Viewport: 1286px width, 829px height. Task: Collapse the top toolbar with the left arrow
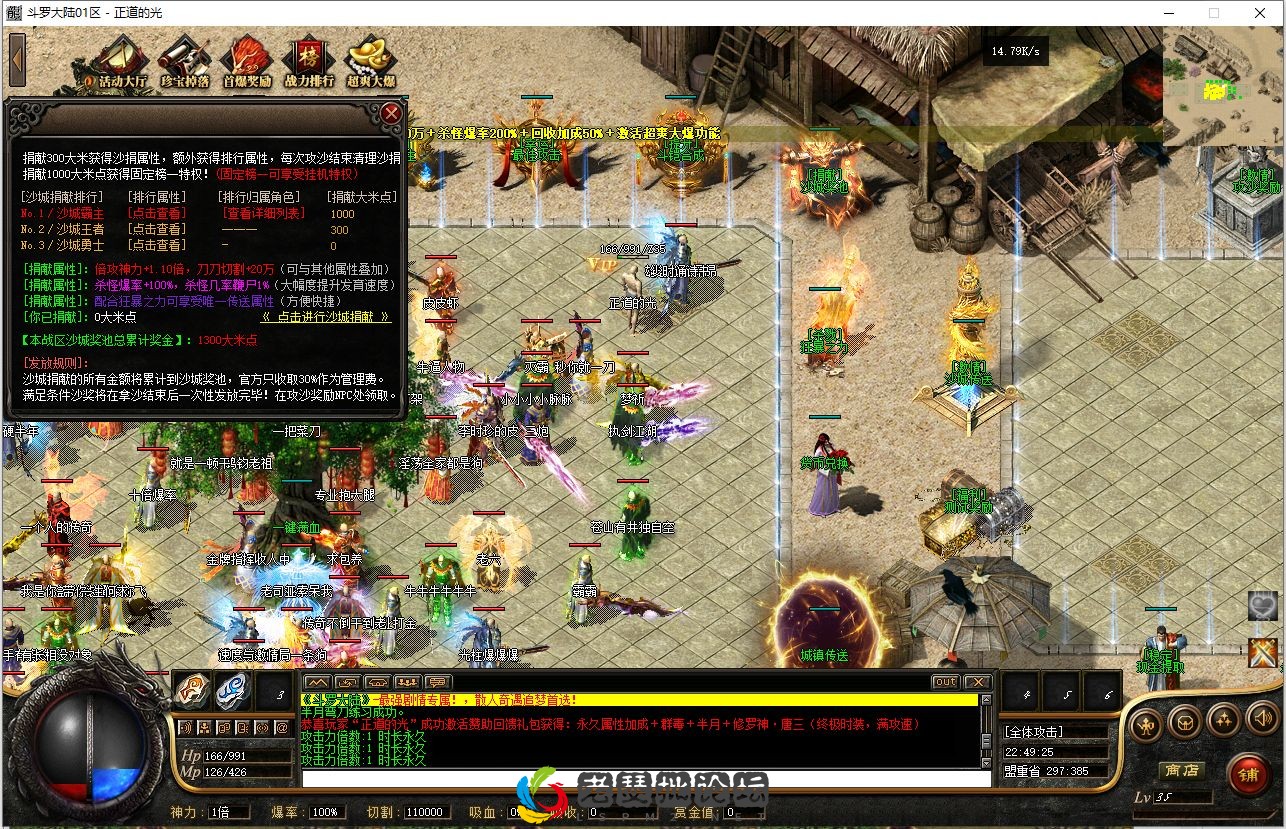point(16,57)
